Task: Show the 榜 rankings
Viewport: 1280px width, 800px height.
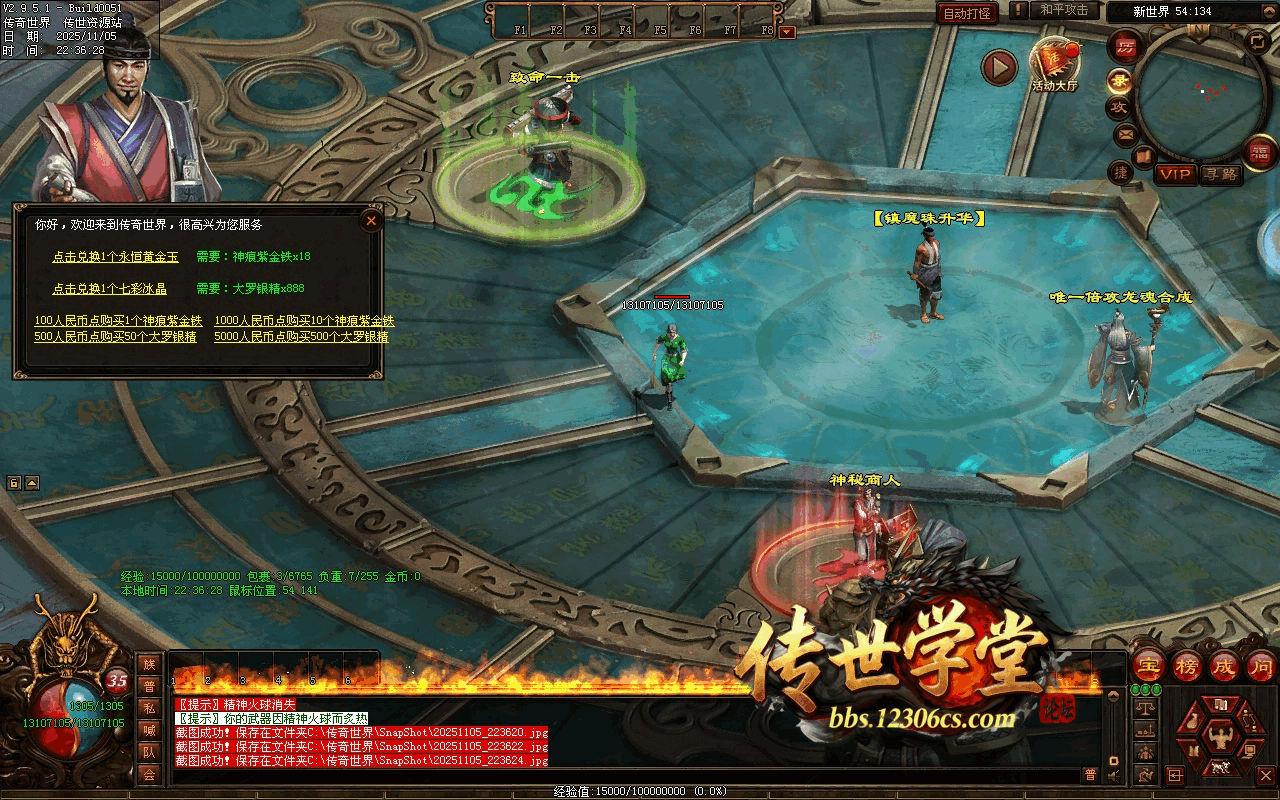Action: tap(1188, 665)
